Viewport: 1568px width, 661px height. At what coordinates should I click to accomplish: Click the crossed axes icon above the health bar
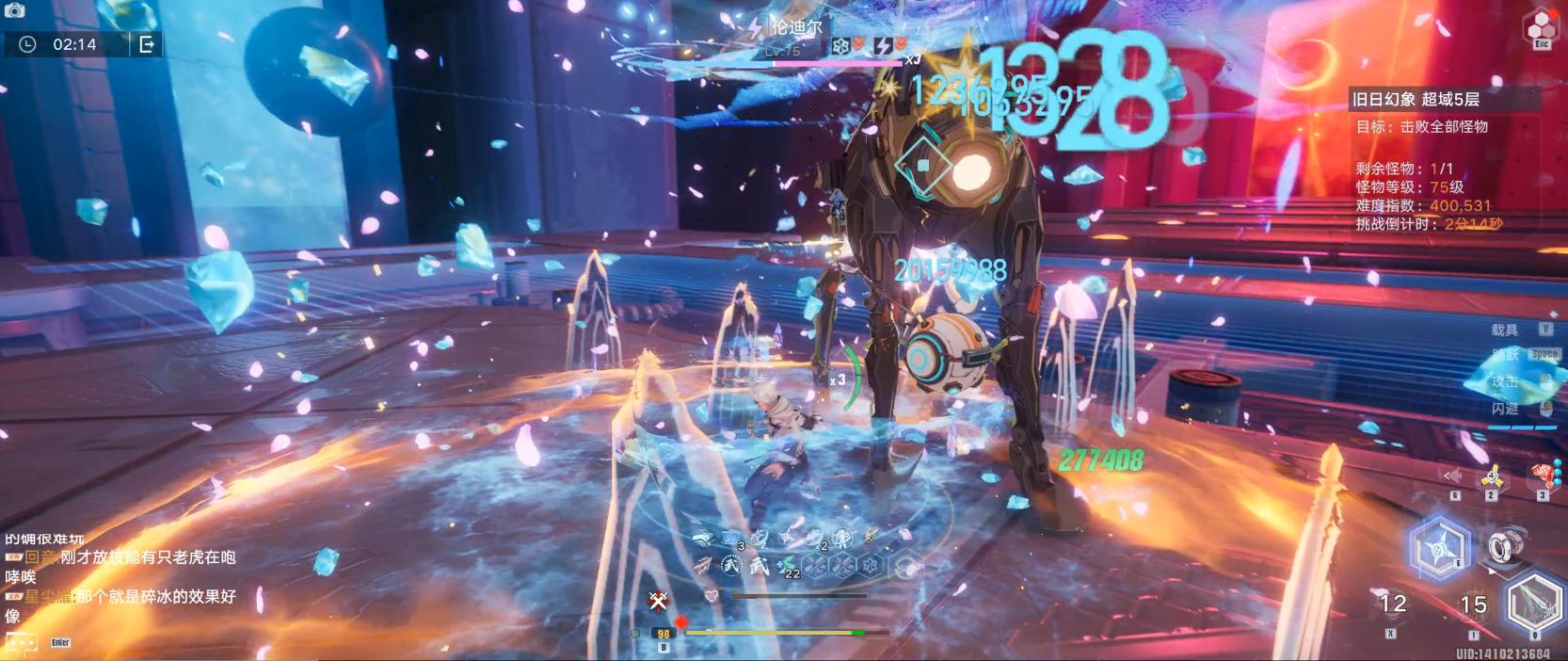coord(659,599)
